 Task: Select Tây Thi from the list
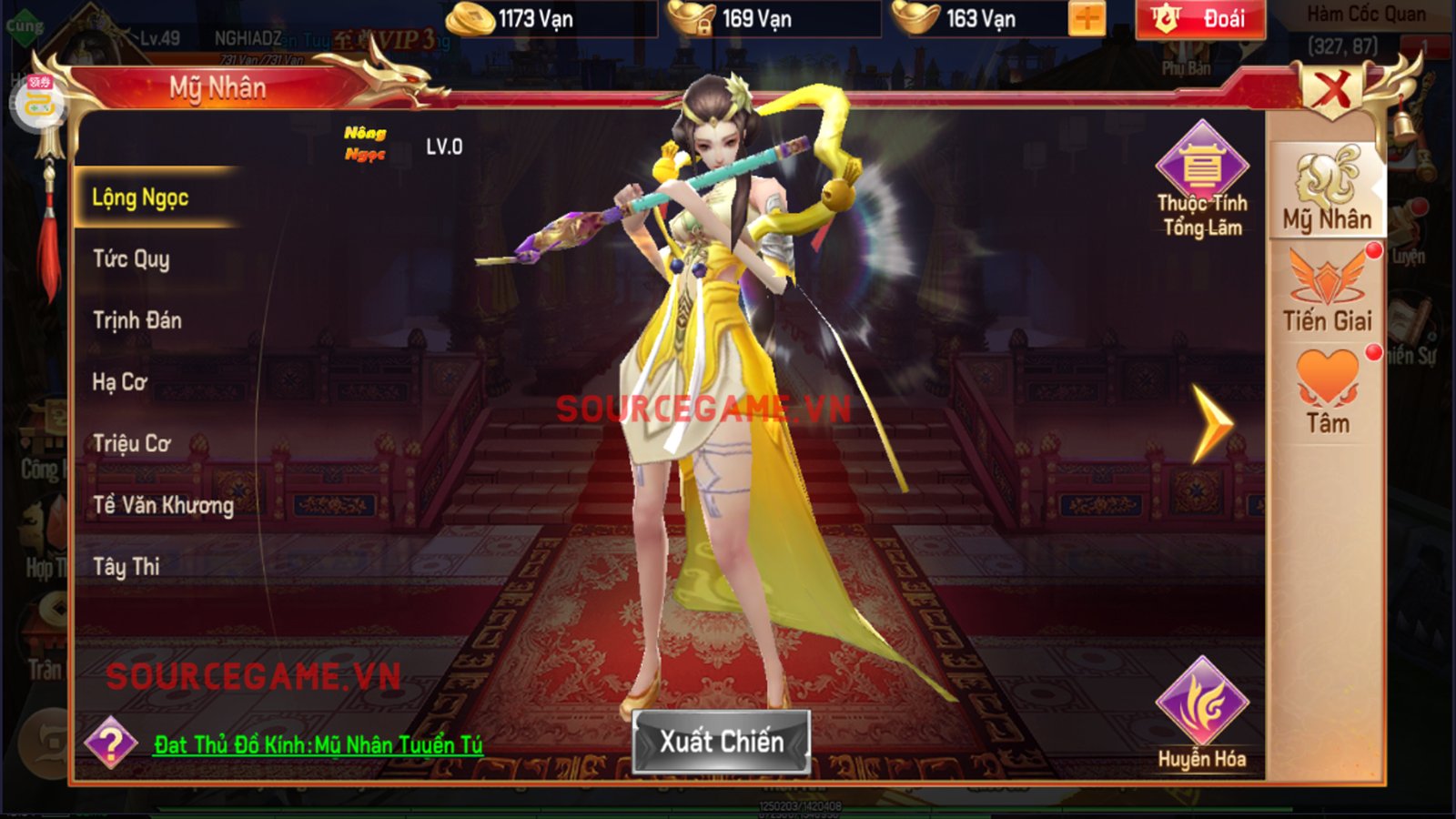126,567
